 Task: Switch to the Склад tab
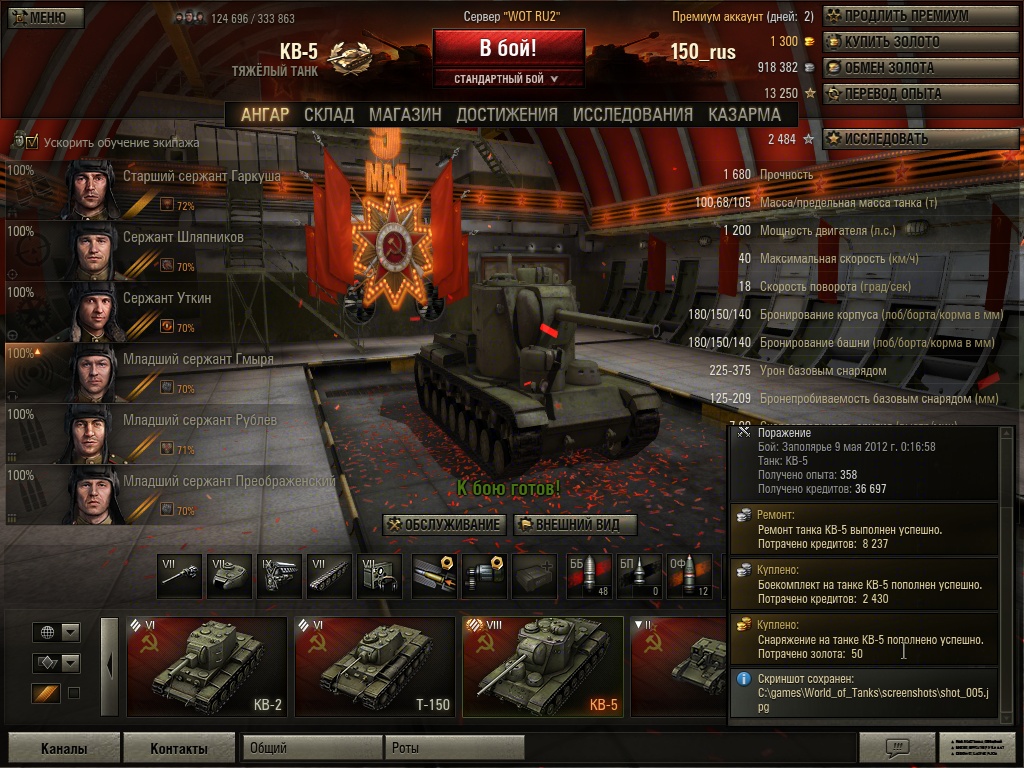pos(329,115)
